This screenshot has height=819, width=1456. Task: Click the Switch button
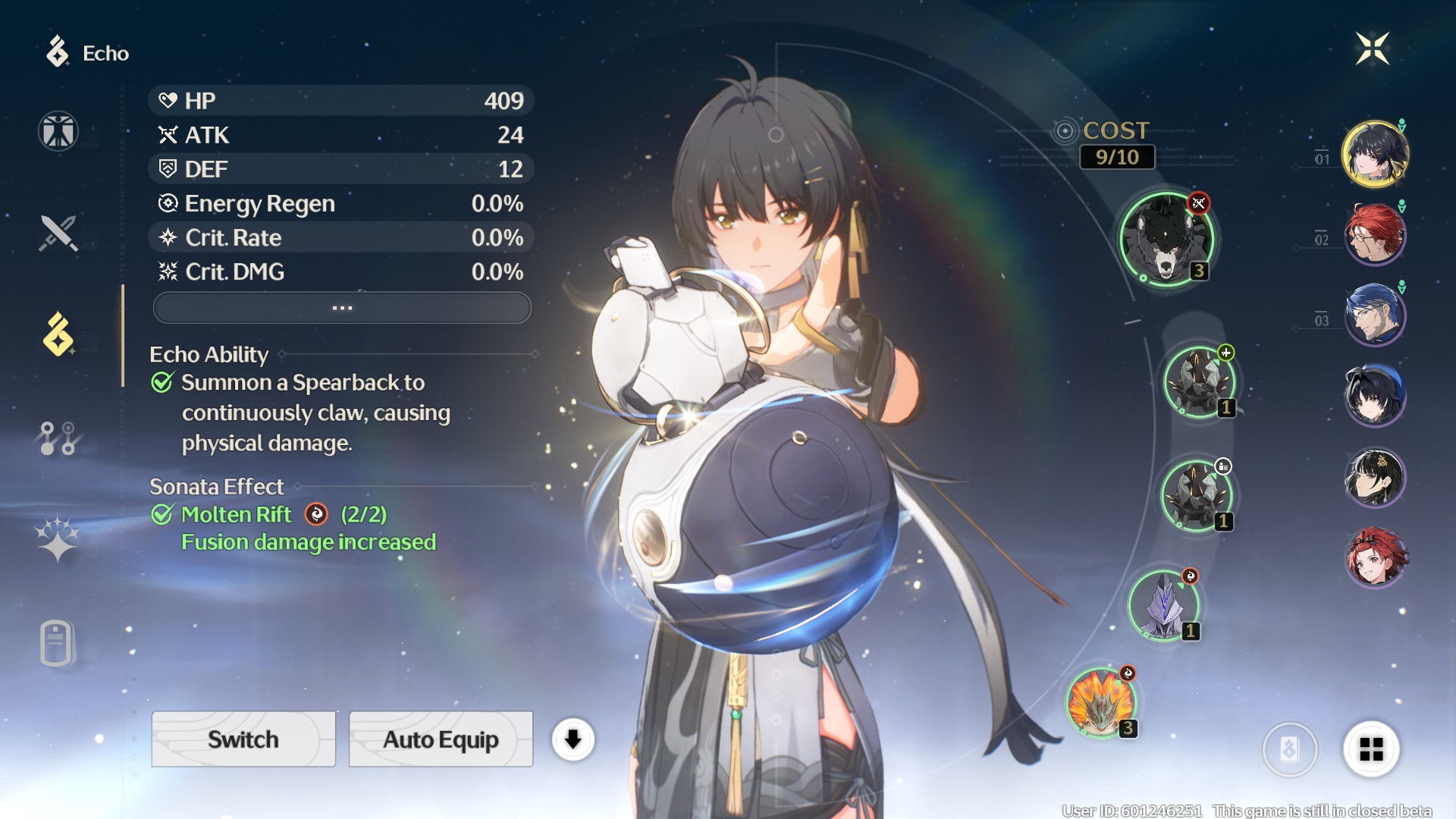243,739
